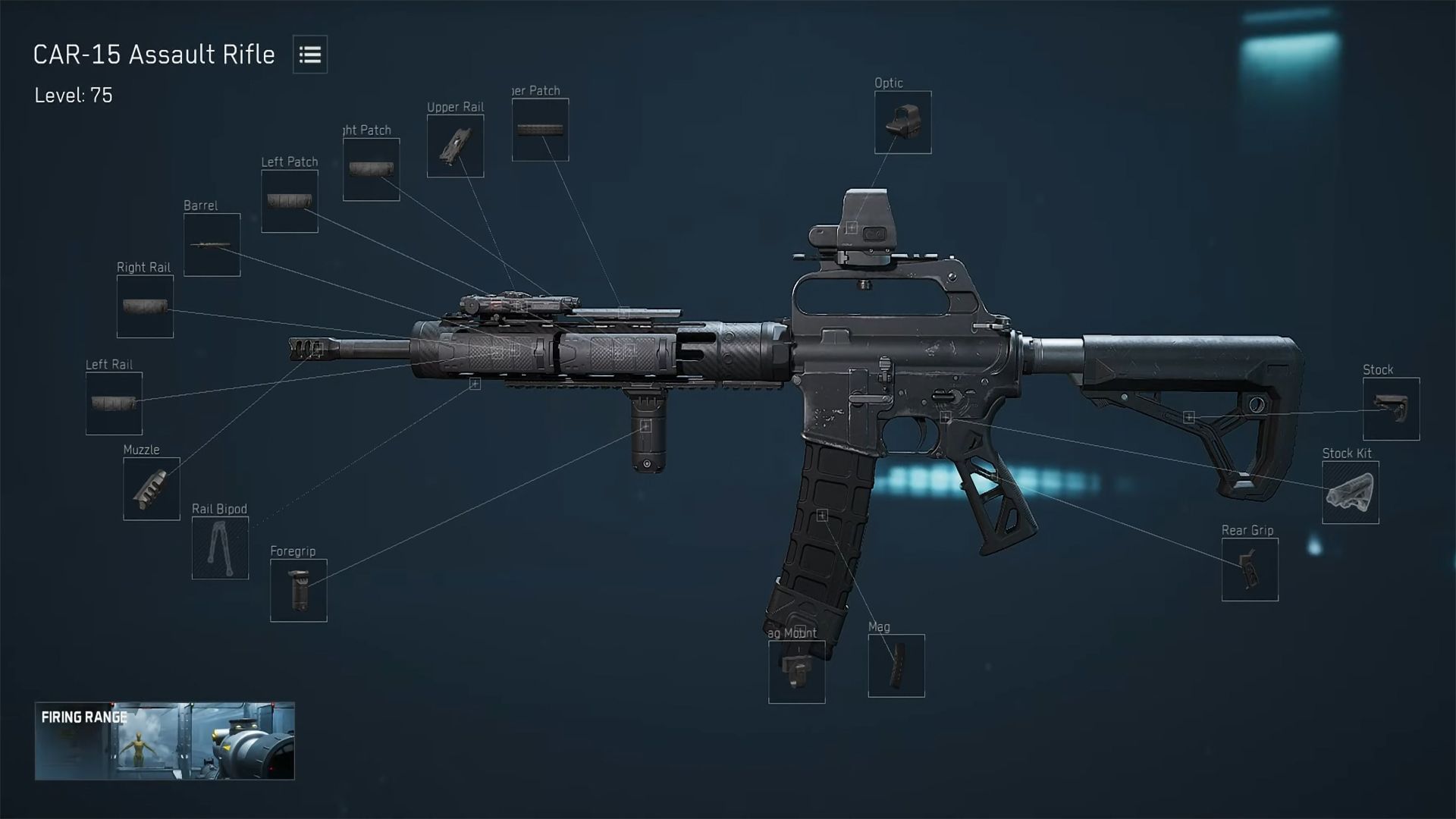Click the Left Rail attachment icon

(113, 403)
